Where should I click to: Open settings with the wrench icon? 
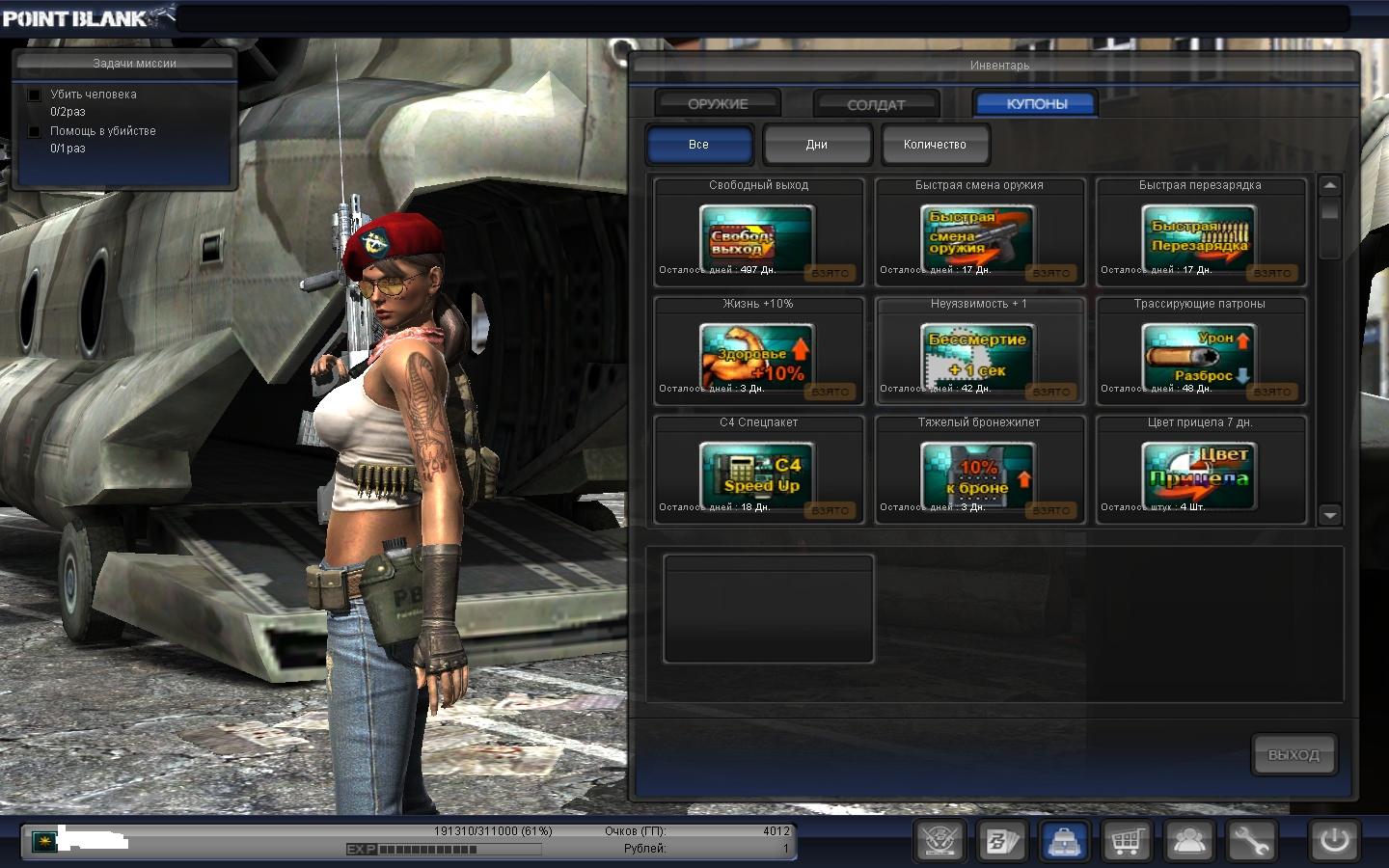1251,841
